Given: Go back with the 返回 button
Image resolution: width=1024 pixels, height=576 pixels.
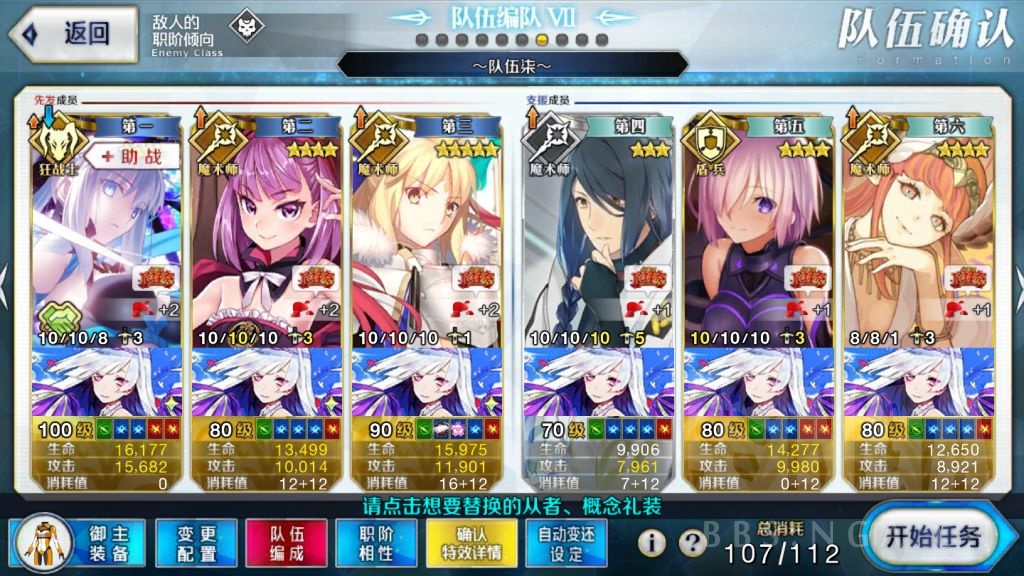Looking at the screenshot, I should tap(72, 33).
